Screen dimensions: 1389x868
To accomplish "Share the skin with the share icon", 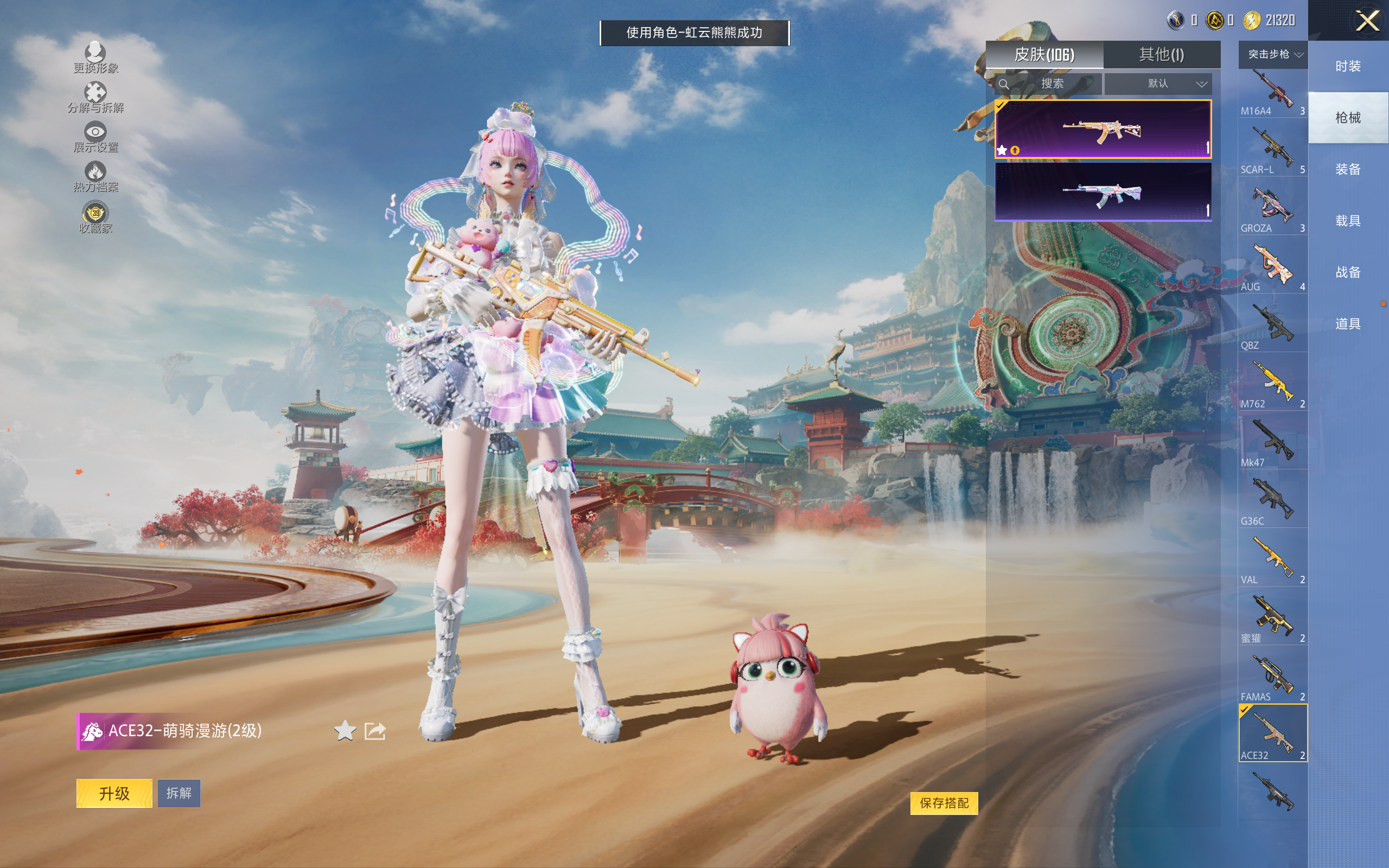I will pyautogui.click(x=375, y=730).
